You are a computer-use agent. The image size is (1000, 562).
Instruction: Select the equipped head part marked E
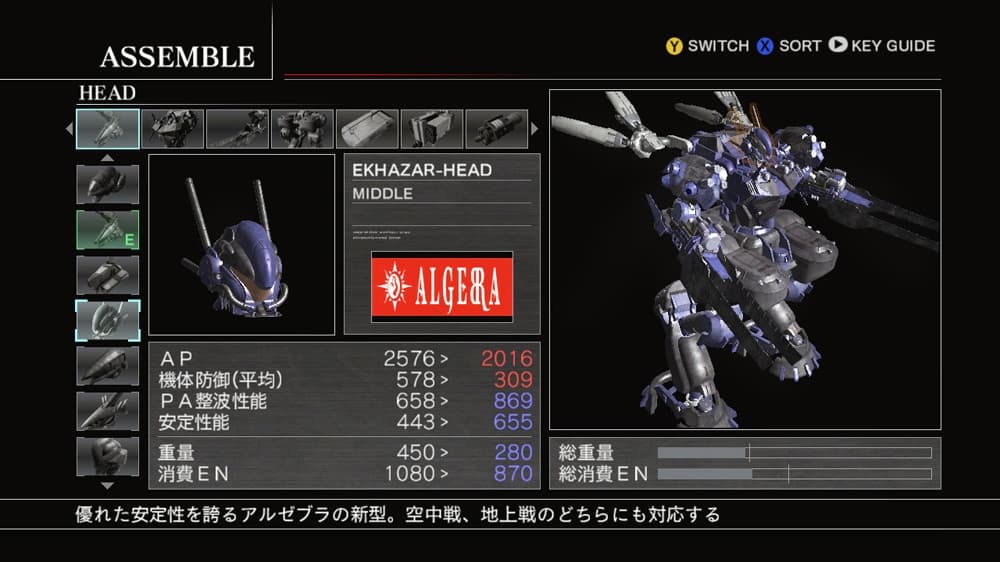point(108,229)
